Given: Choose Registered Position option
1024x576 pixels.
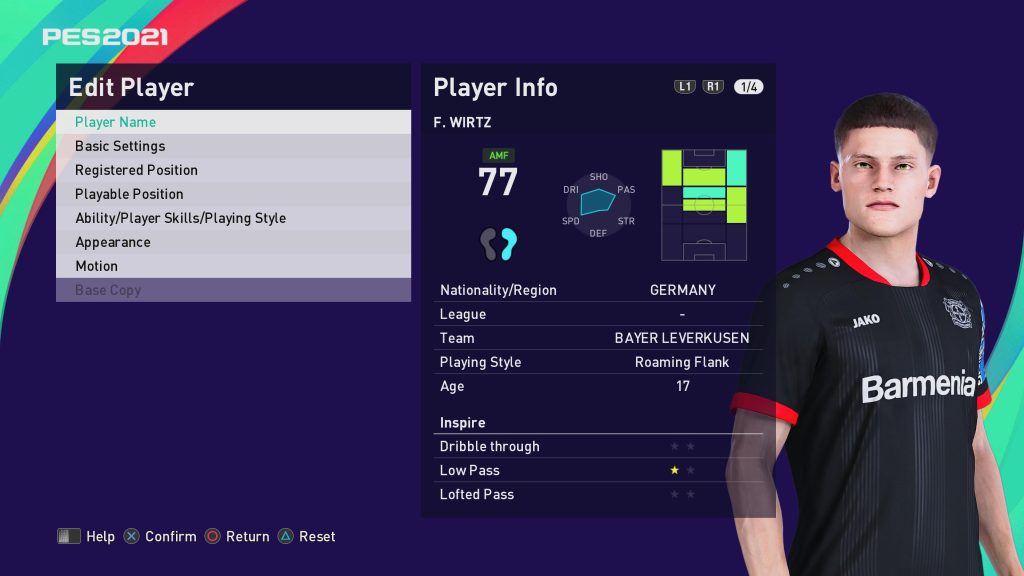Looking at the screenshot, I should tap(232, 170).
